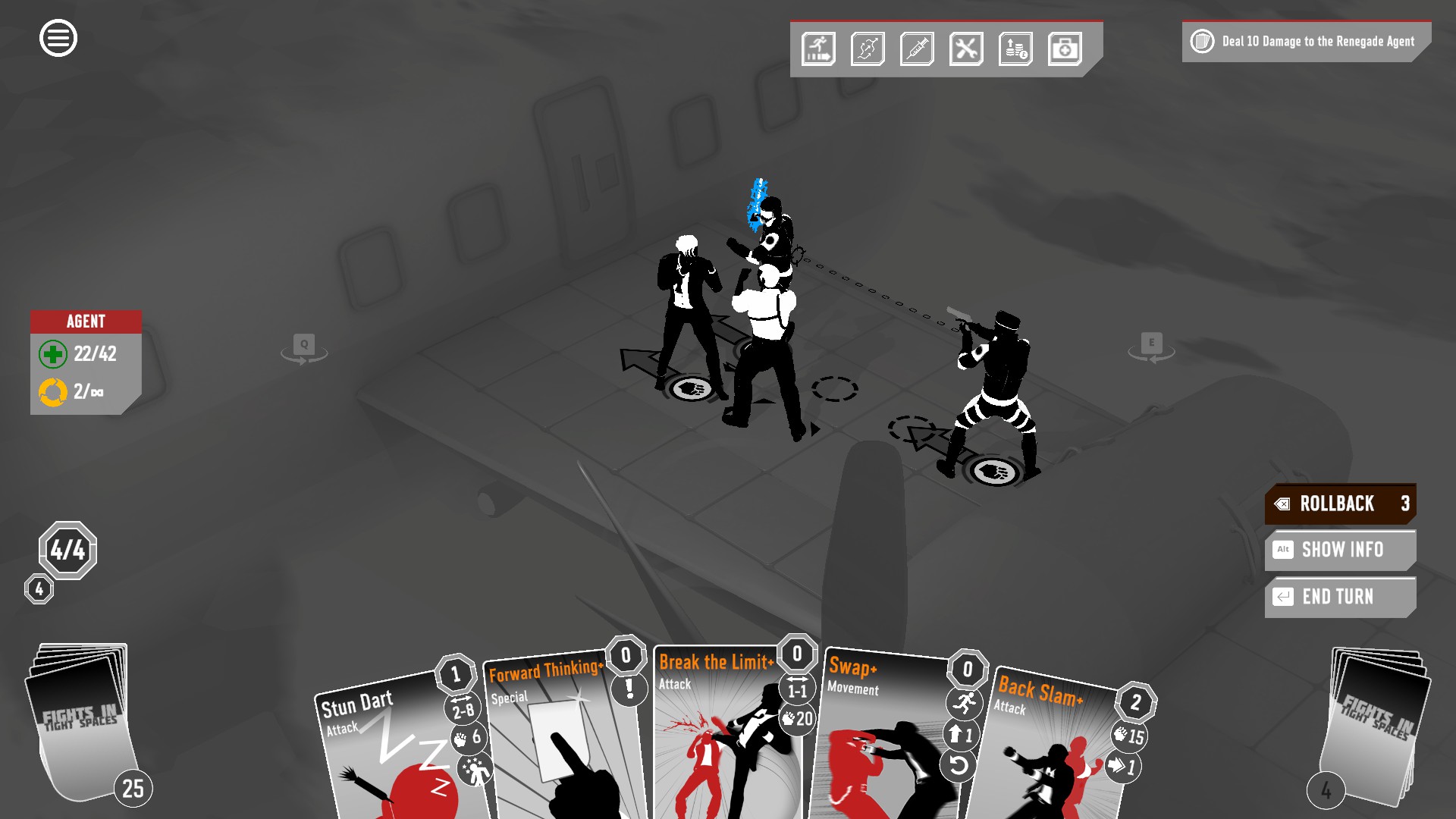Click the Renegade Agent objective tracker
The image size is (1456, 819).
coord(1306,42)
